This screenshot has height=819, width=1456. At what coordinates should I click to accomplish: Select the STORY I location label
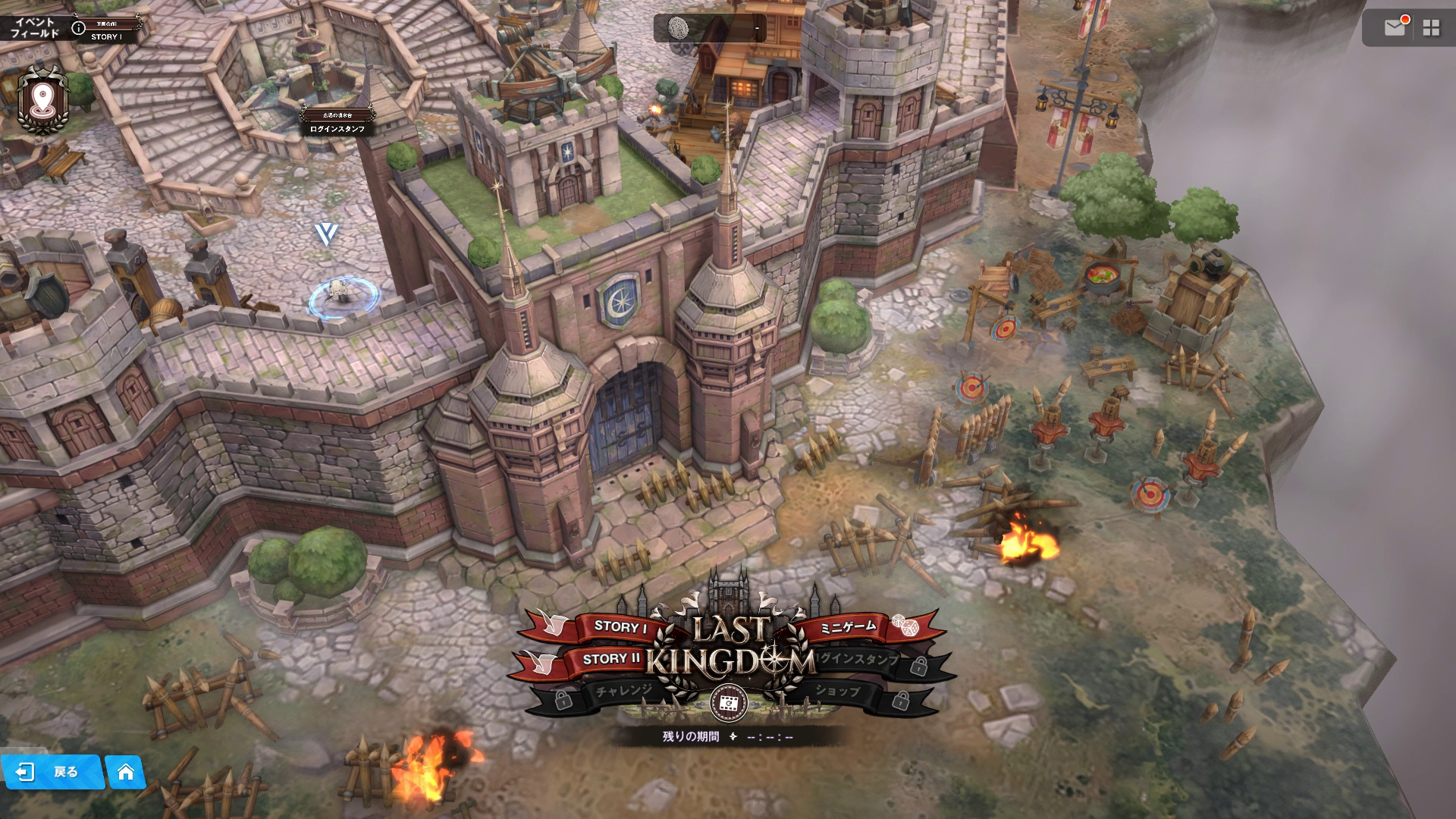click(105, 36)
